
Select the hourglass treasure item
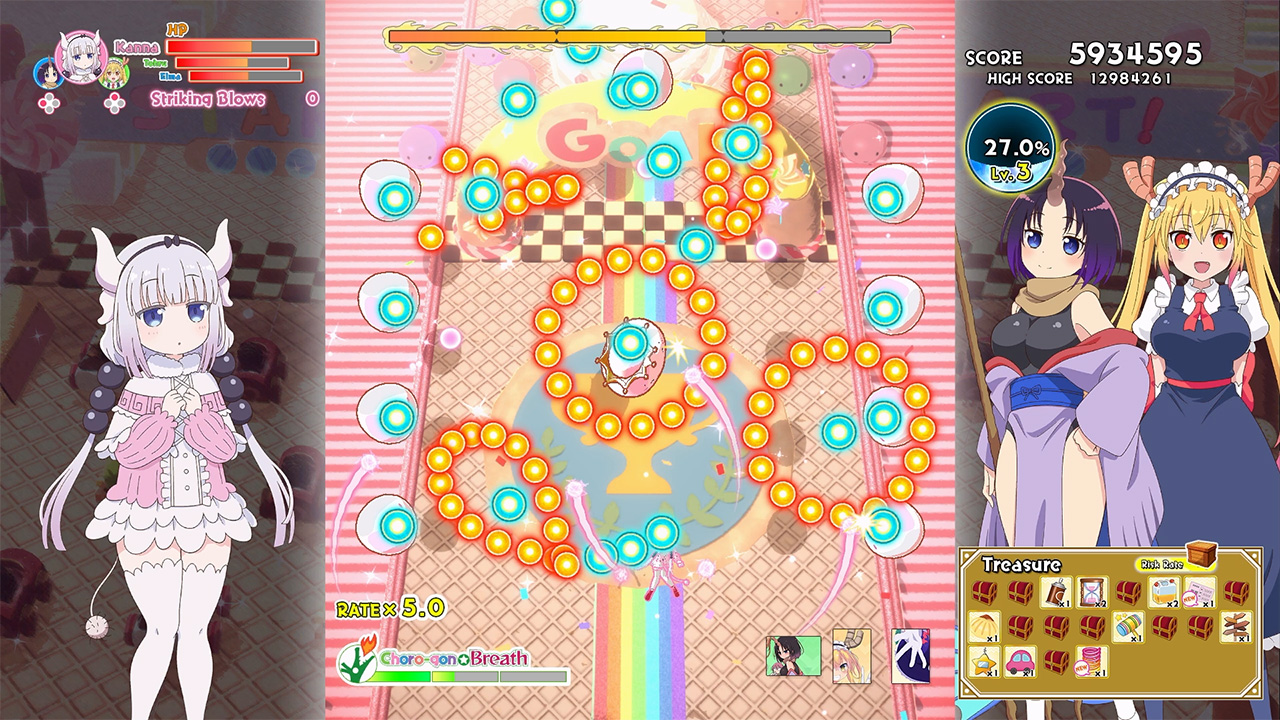1092,592
